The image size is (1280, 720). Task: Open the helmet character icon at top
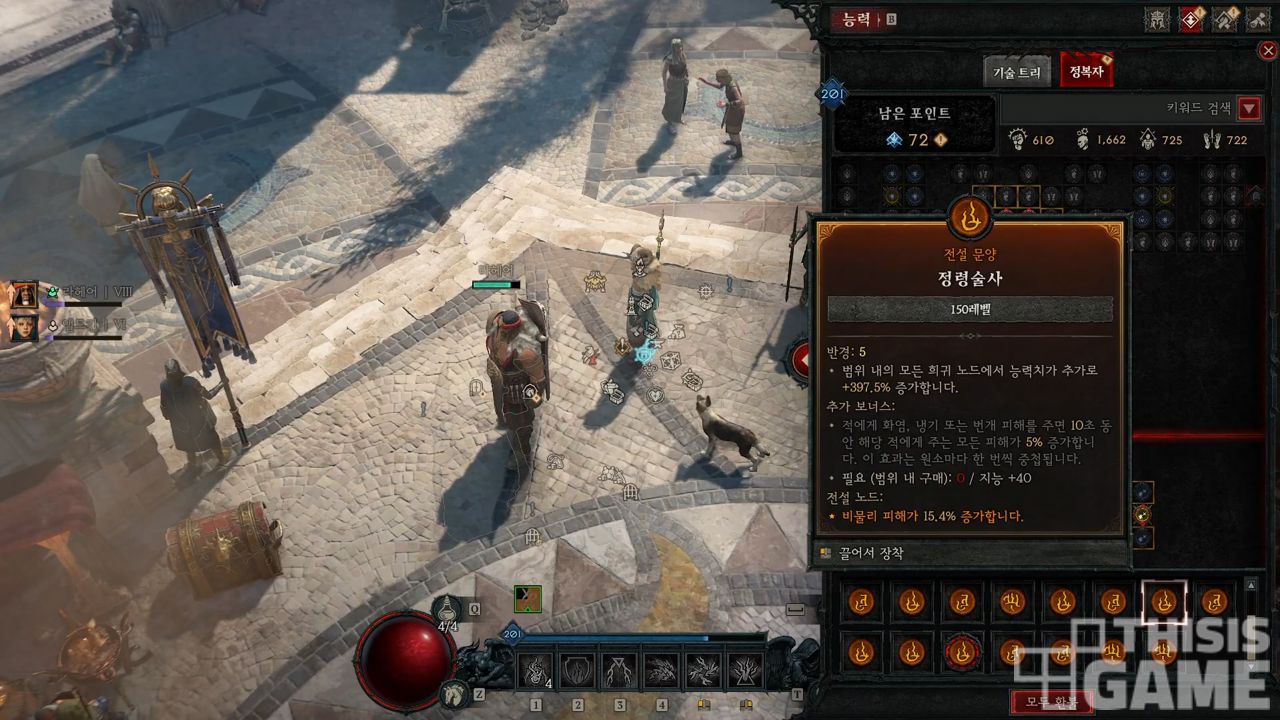[x=1157, y=19]
